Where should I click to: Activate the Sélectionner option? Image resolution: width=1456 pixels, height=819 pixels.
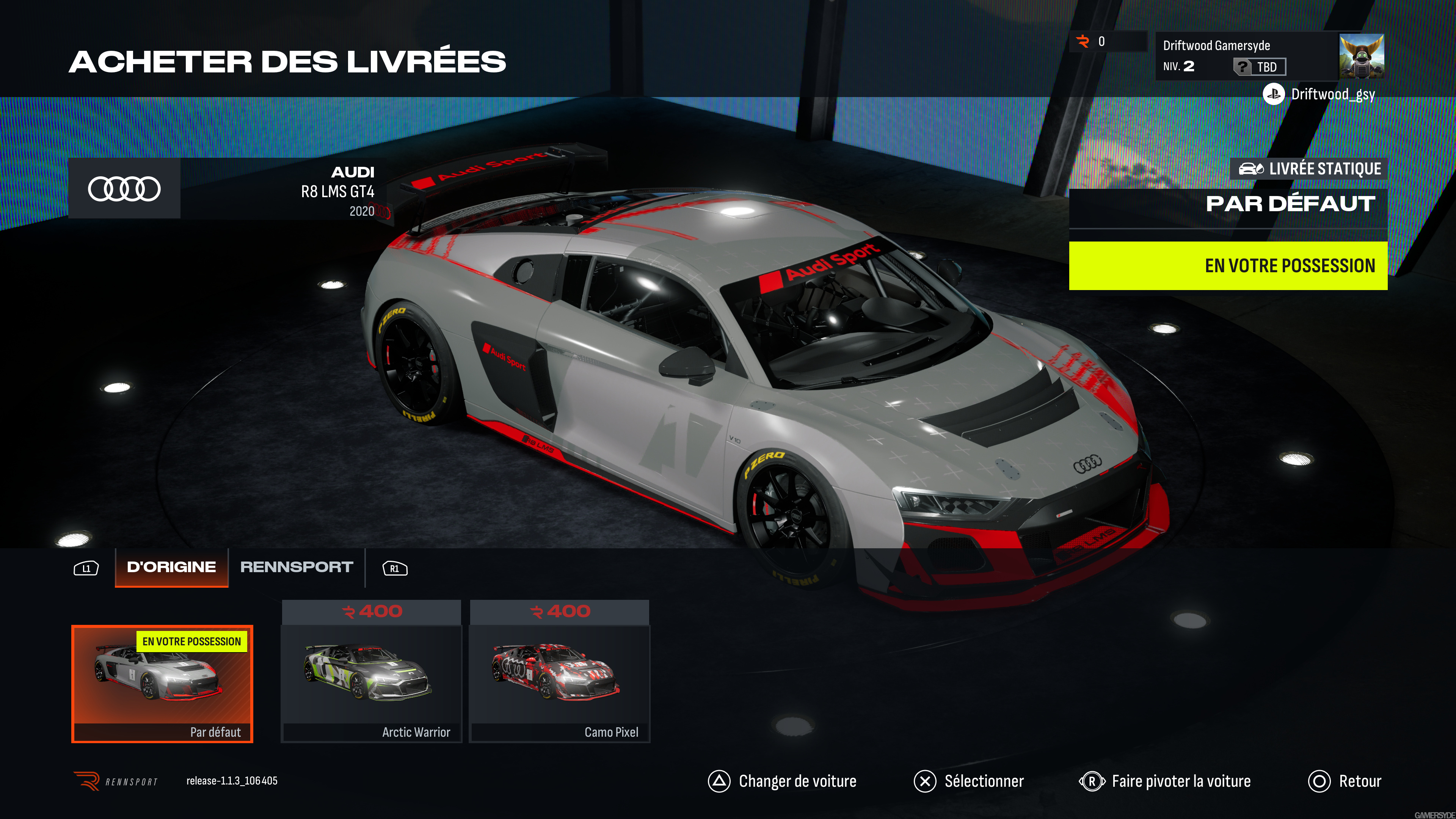[969, 781]
